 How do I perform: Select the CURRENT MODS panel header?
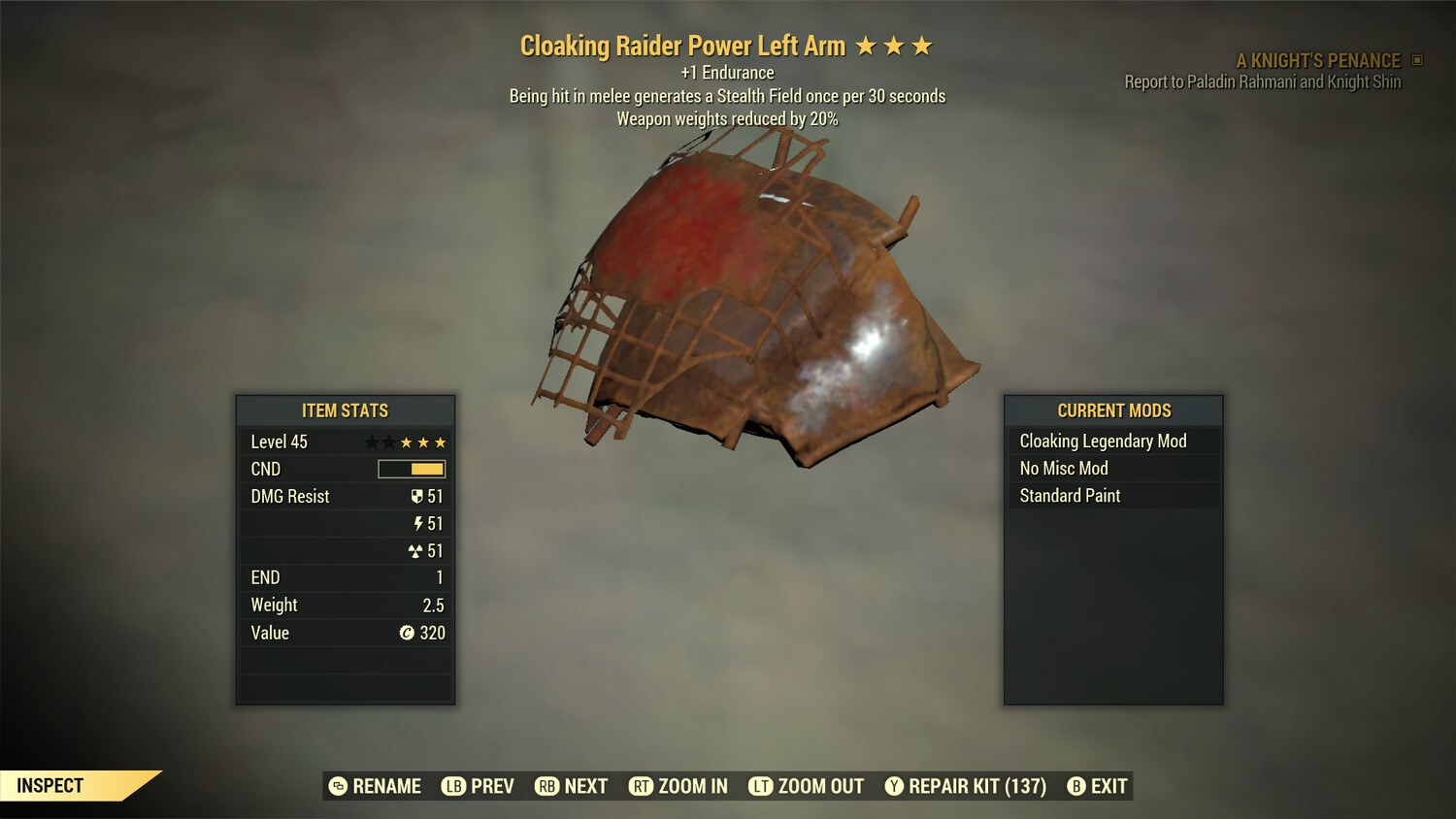(x=1112, y=410)
